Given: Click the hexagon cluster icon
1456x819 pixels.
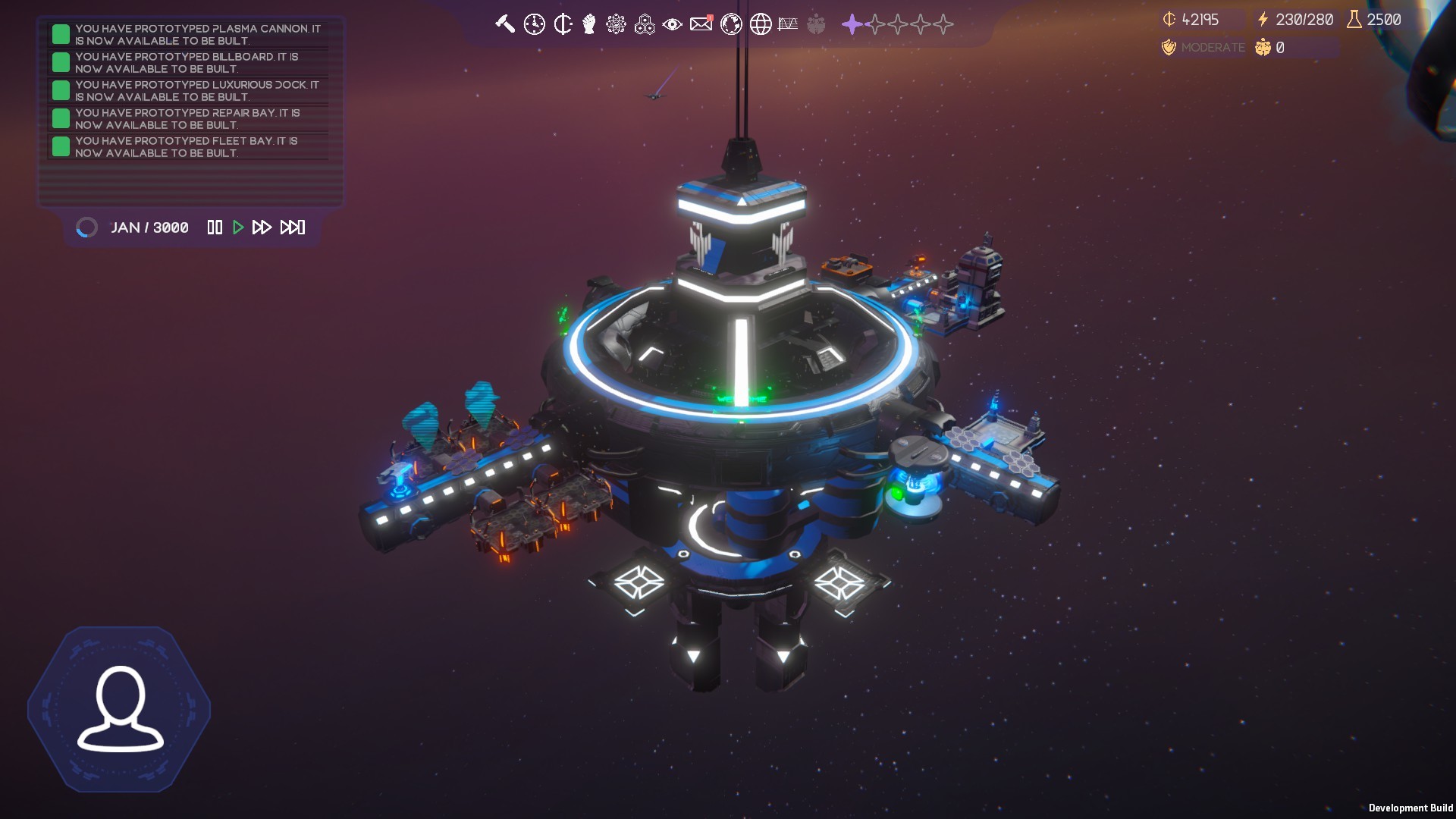Looking at the screenshot, I should point(645,24).
